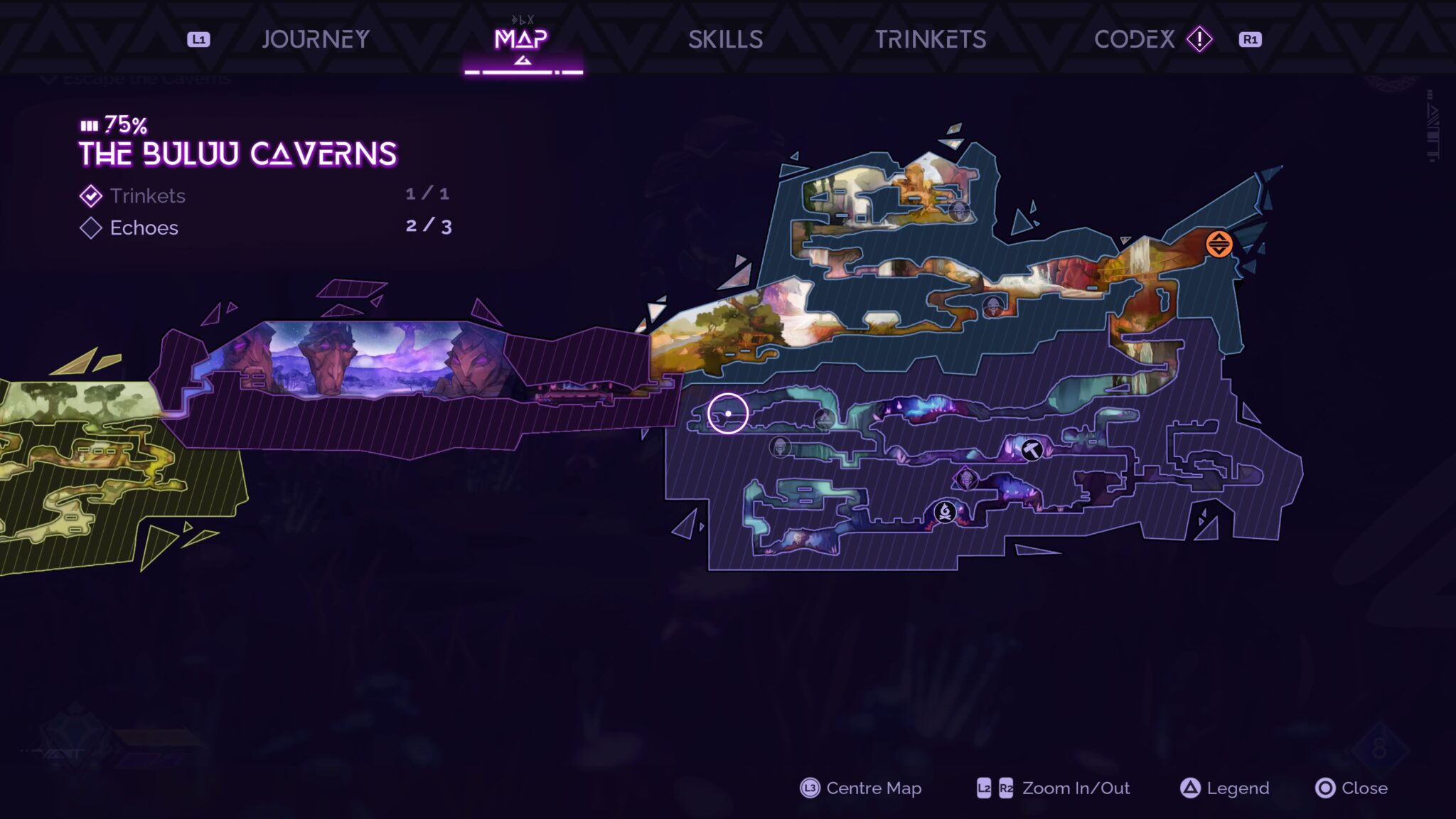Go to the Trinkets tab

pos(930,39)
